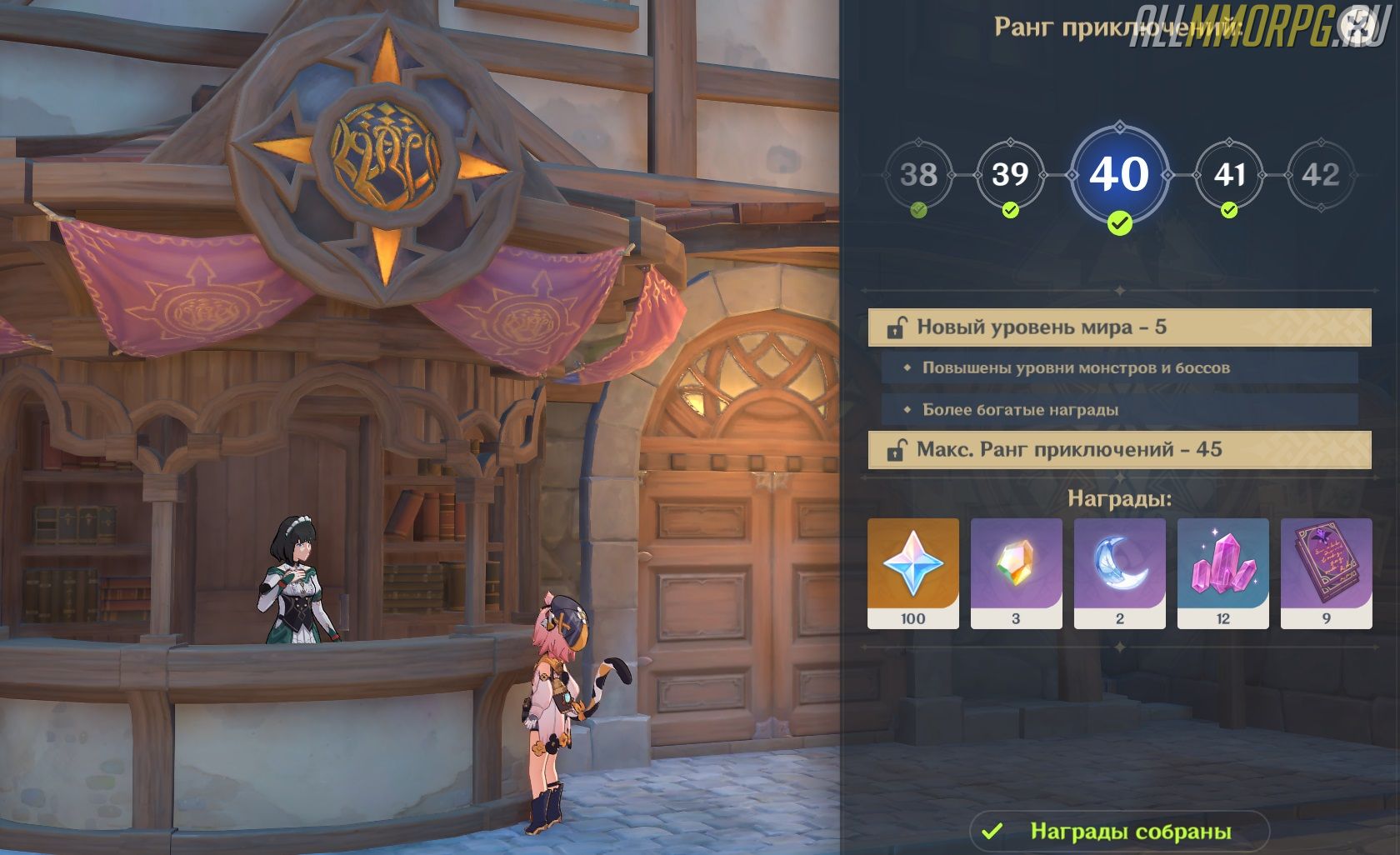This screenshot has width=1400, height=855.
Task: Click the "Макс. Ранг приключений – 45" row
Action: pos(1119,450)
